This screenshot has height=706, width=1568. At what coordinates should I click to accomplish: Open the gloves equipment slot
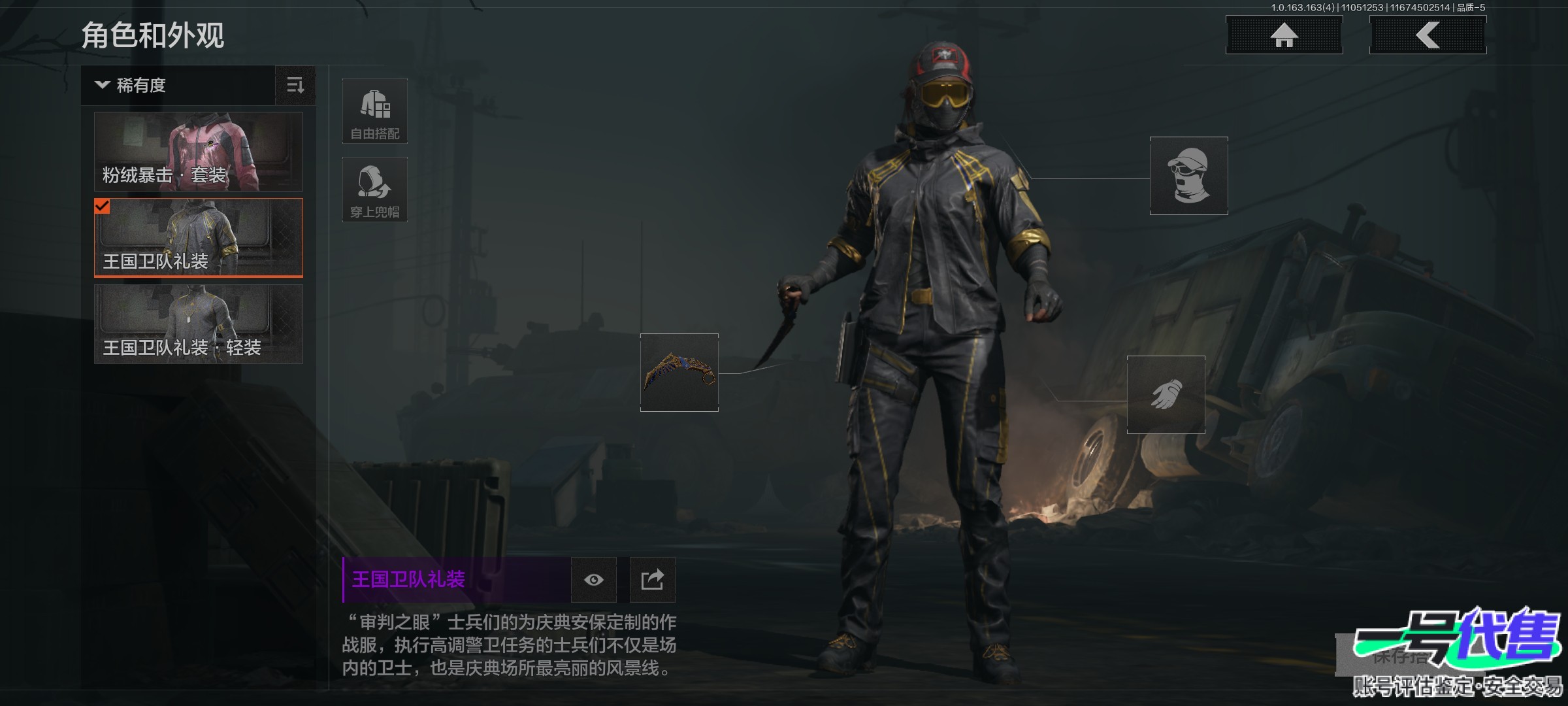point(1166,395)
